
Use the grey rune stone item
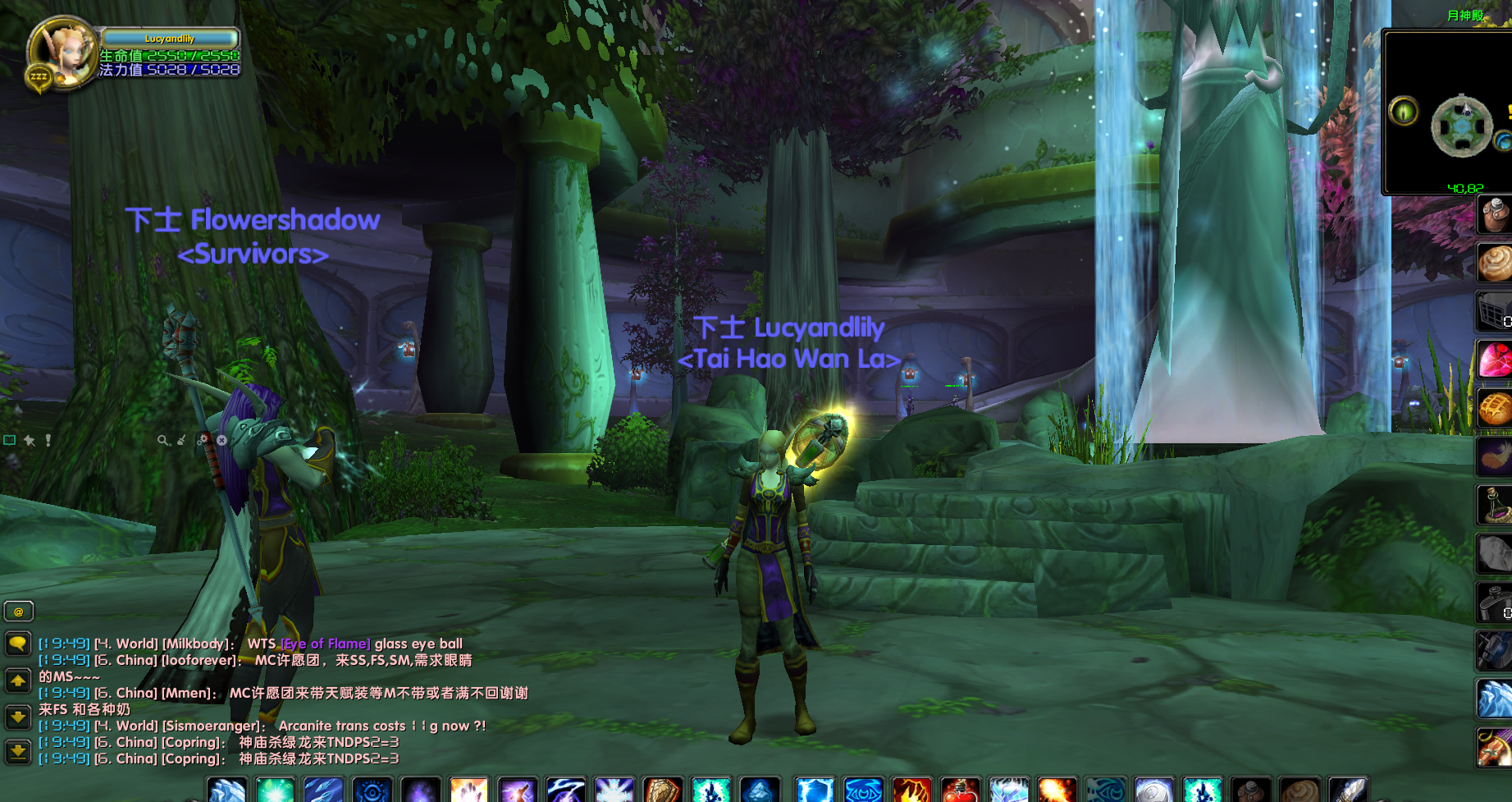coord(1494,553)
